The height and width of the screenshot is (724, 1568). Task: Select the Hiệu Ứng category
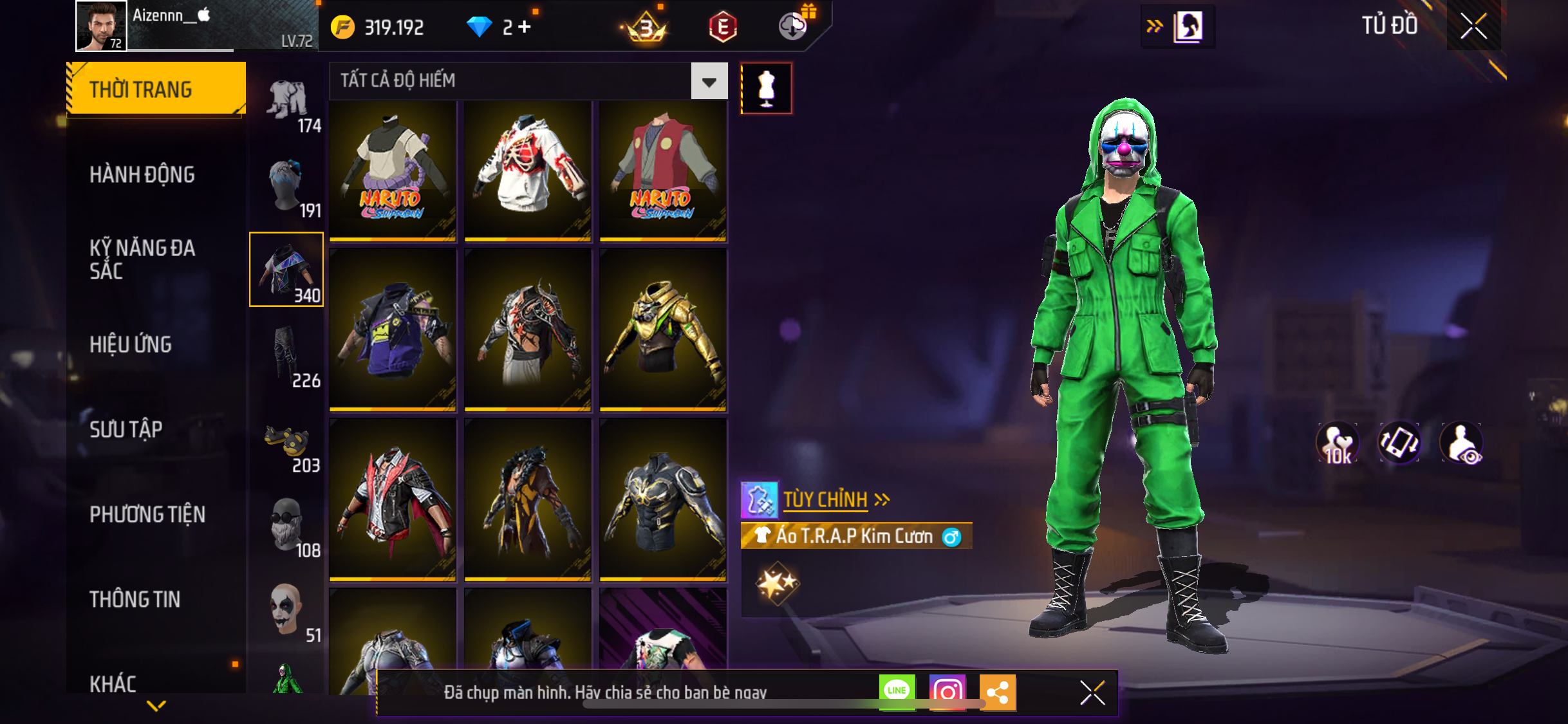pyautogui.click(x=131, y=344)
